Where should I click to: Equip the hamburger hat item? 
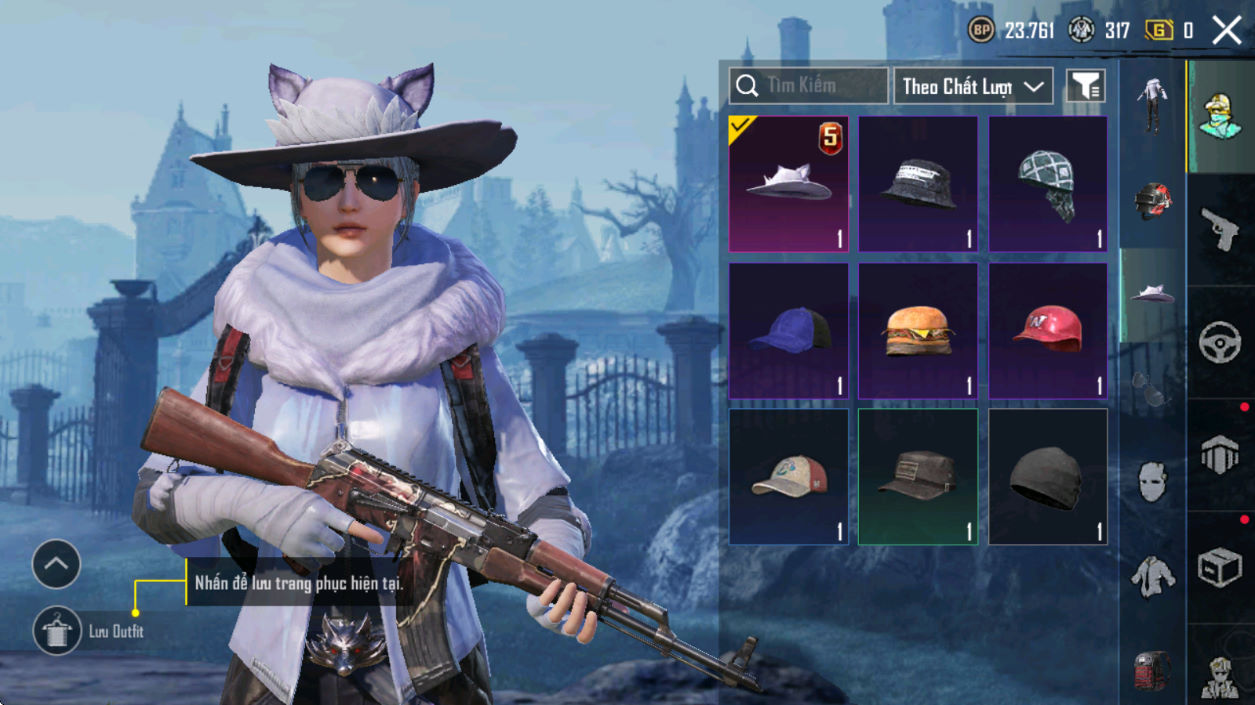pyautogui.click(x=918, y=331)
